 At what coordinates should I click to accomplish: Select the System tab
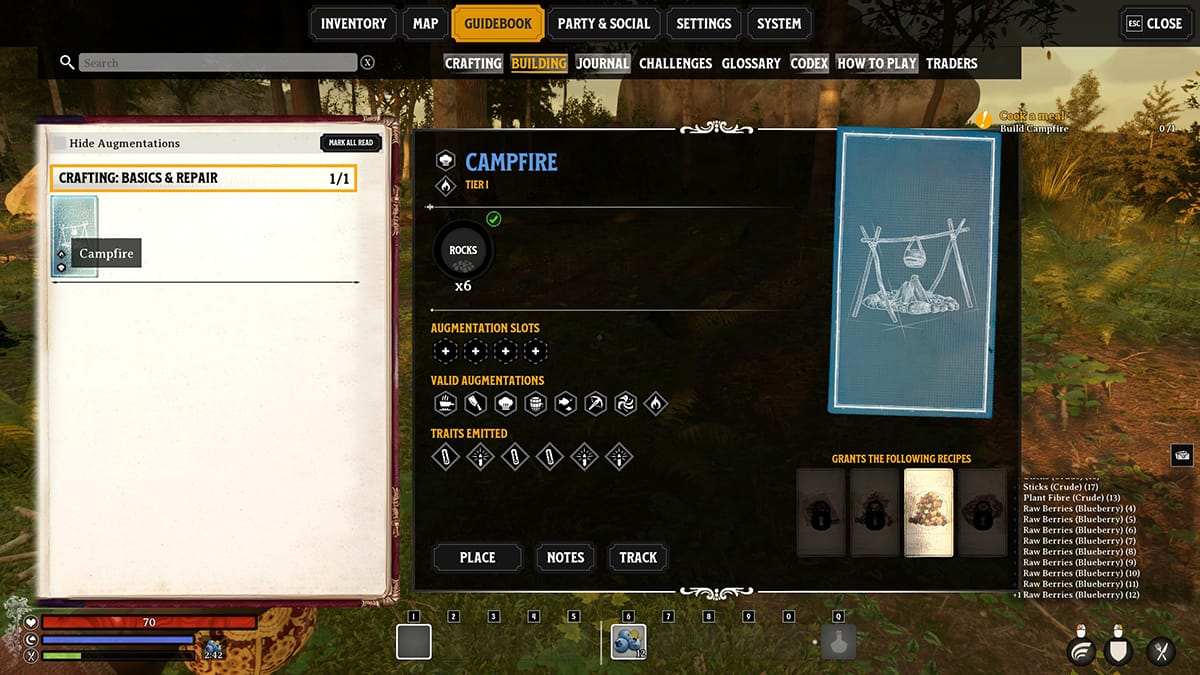point(778,24)
